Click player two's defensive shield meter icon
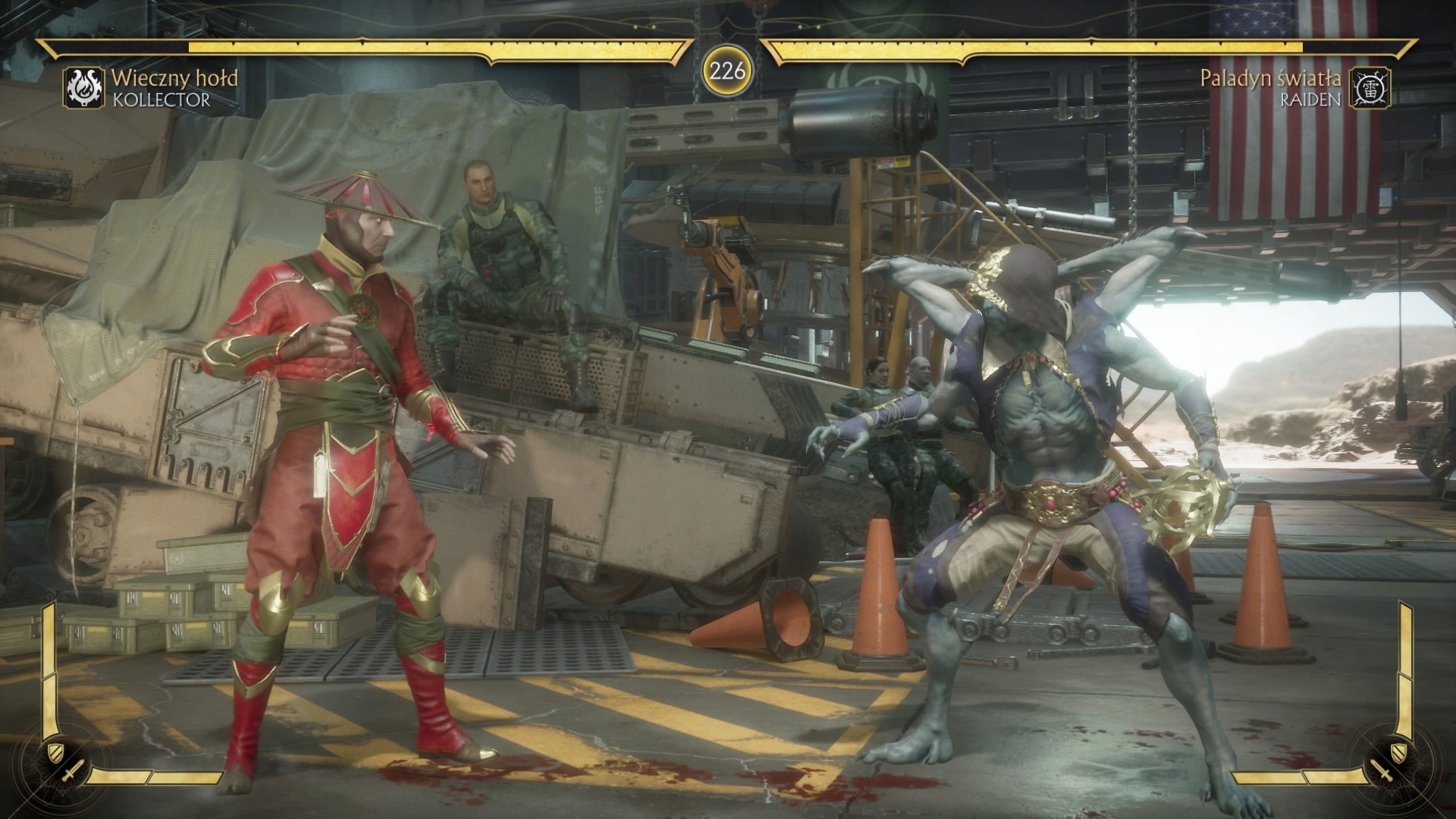 pos(1400,752)
